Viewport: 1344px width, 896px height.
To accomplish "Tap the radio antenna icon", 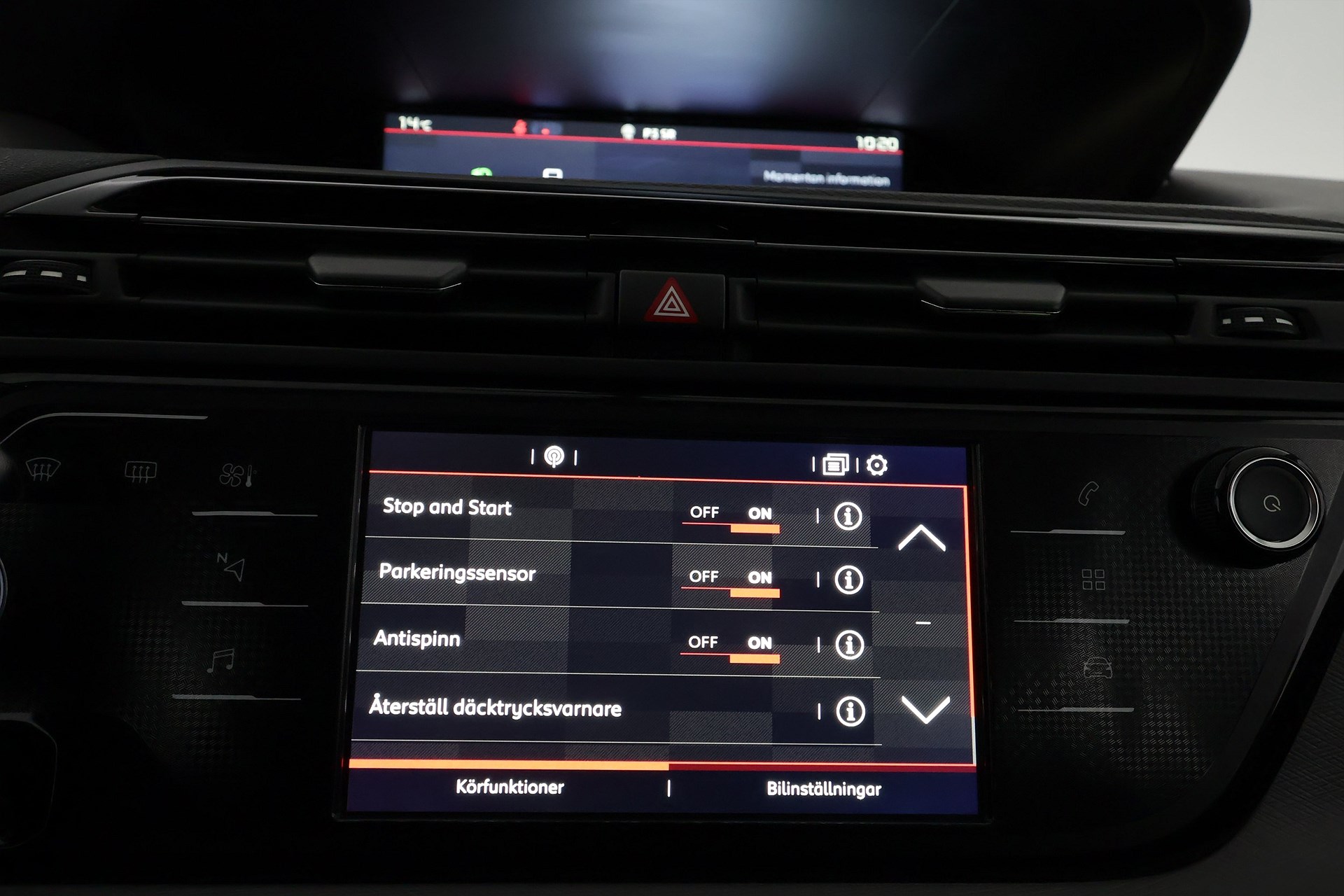I will click(x=554, y=457).
